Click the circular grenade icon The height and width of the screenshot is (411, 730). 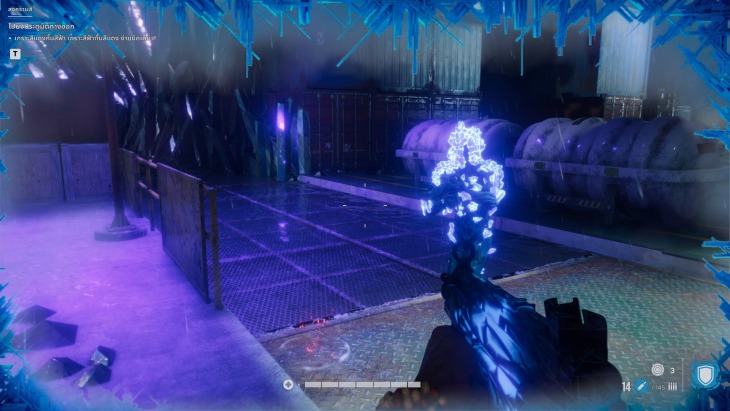click(x=657, y=370)
